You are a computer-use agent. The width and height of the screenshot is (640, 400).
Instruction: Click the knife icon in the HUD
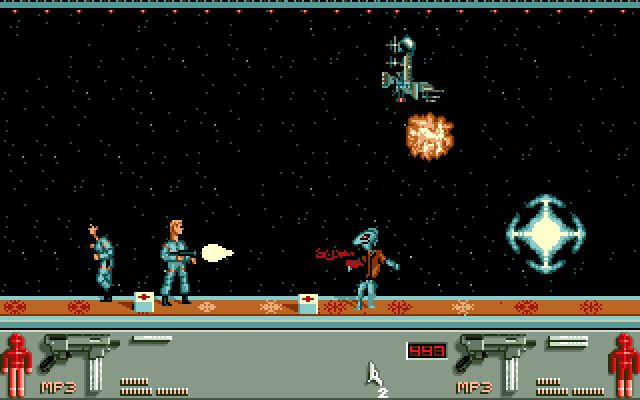[374, 375]
